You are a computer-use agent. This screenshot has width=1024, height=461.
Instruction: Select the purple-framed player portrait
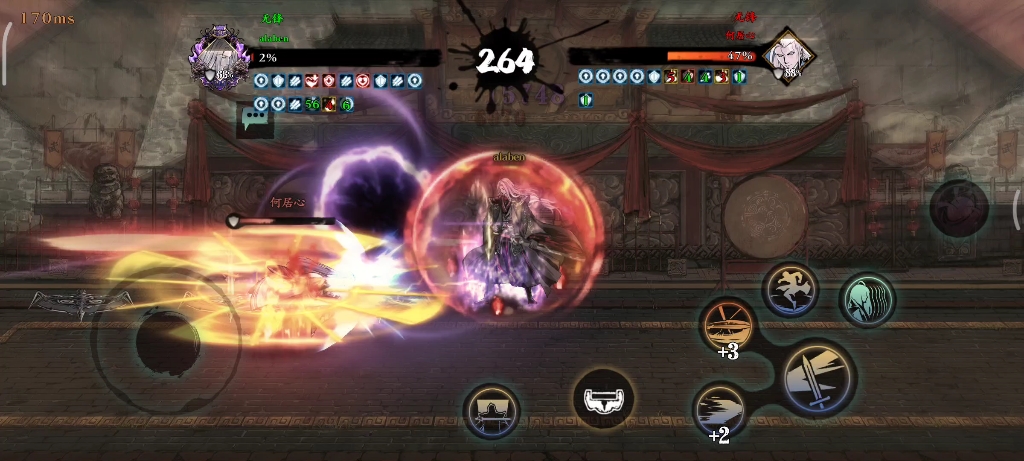(x=219, y=58)
